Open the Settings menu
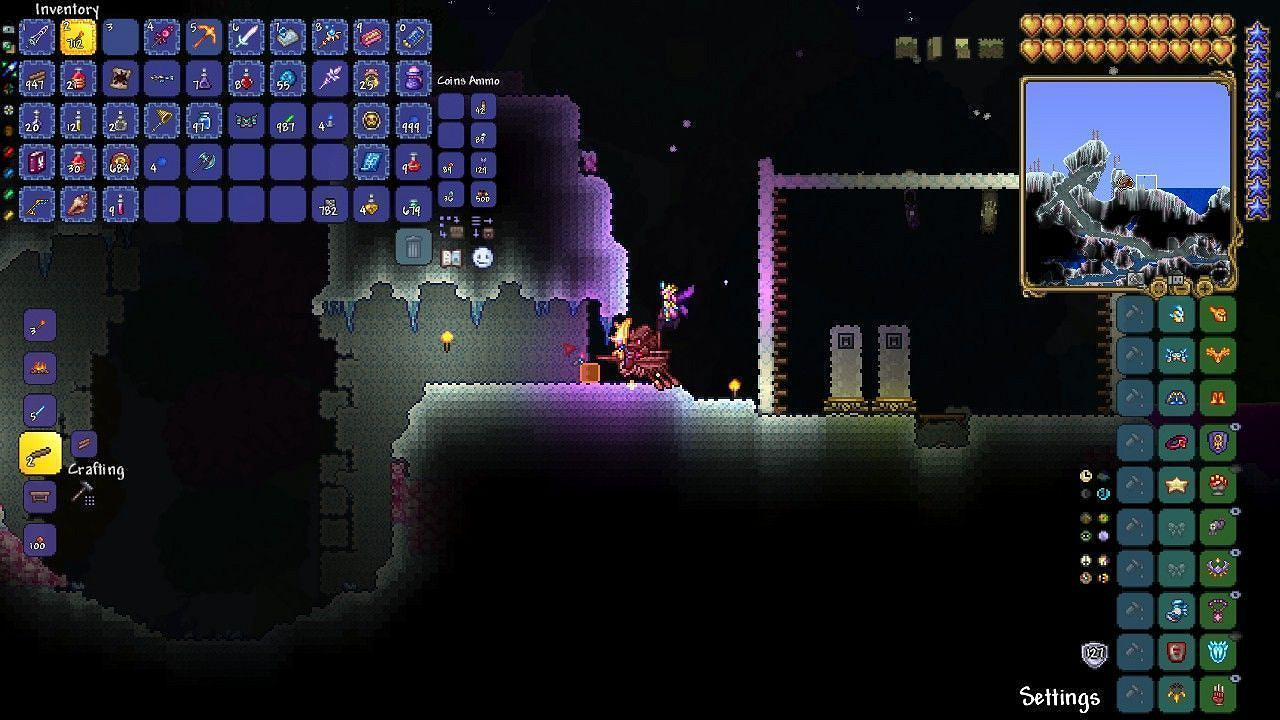The width and height of the screenshot is (1280, 720). 1060,697
